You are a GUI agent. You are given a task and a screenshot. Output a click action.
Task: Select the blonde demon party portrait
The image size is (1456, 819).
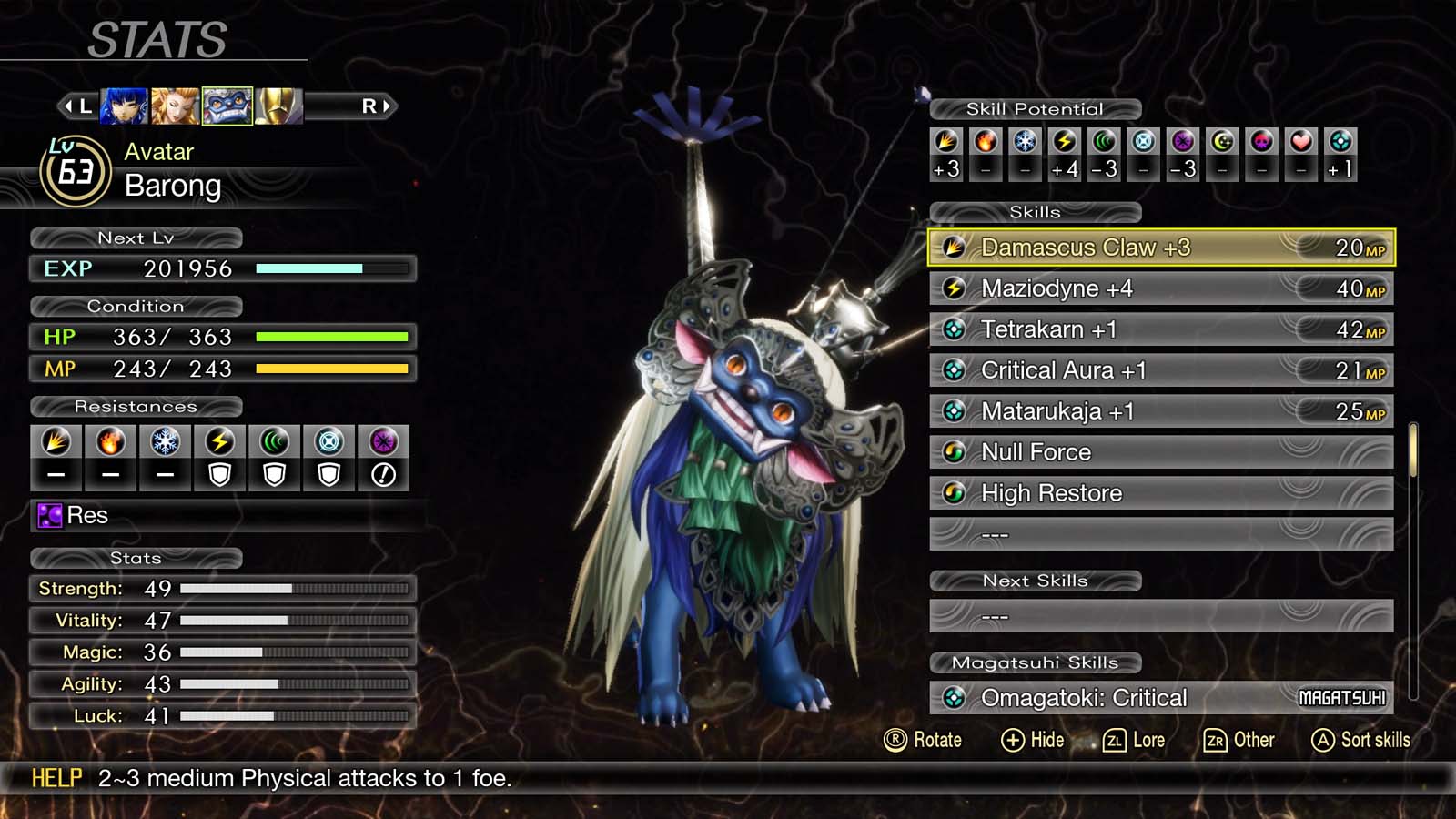click(x=175, y=106)
